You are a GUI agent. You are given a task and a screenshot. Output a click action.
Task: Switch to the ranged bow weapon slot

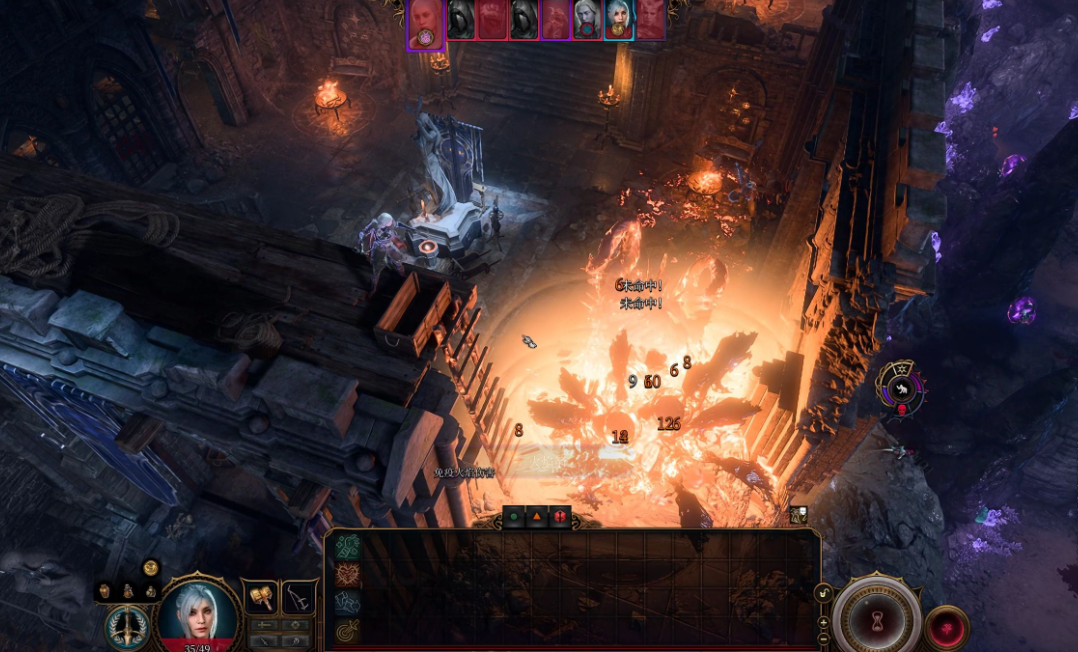[298, 597]
